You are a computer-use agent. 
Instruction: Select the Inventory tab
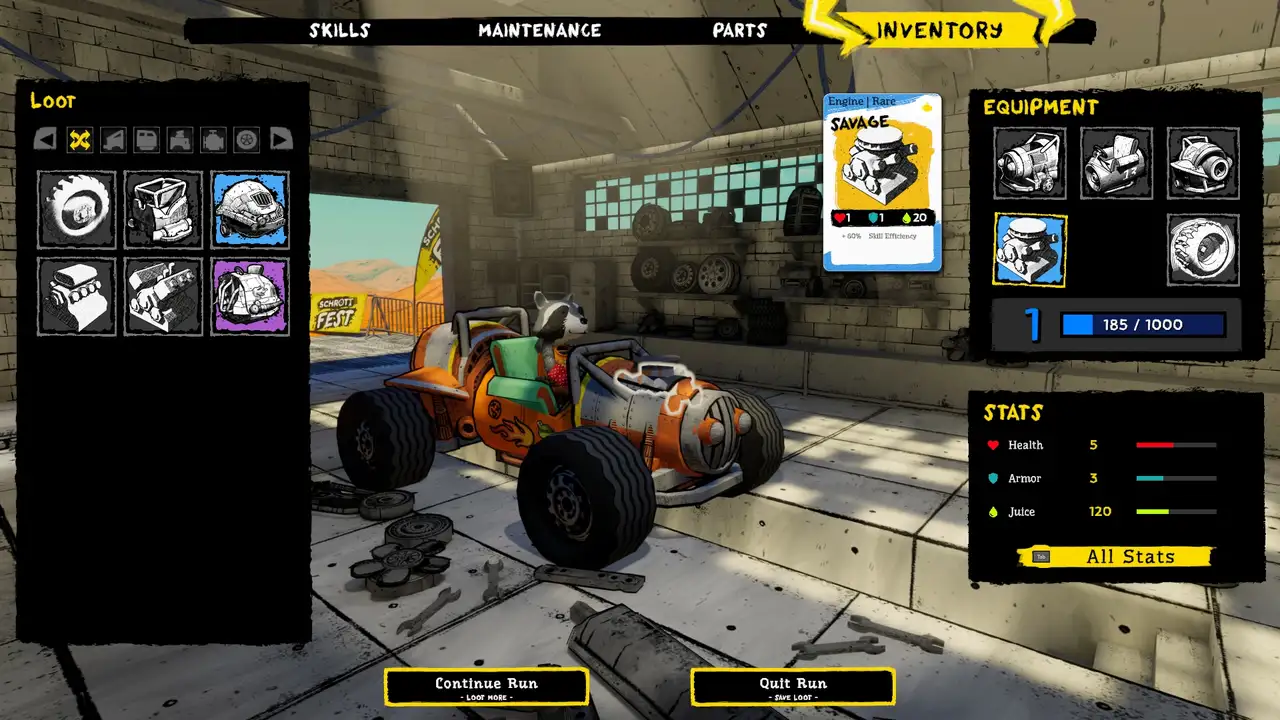(939, 30)
